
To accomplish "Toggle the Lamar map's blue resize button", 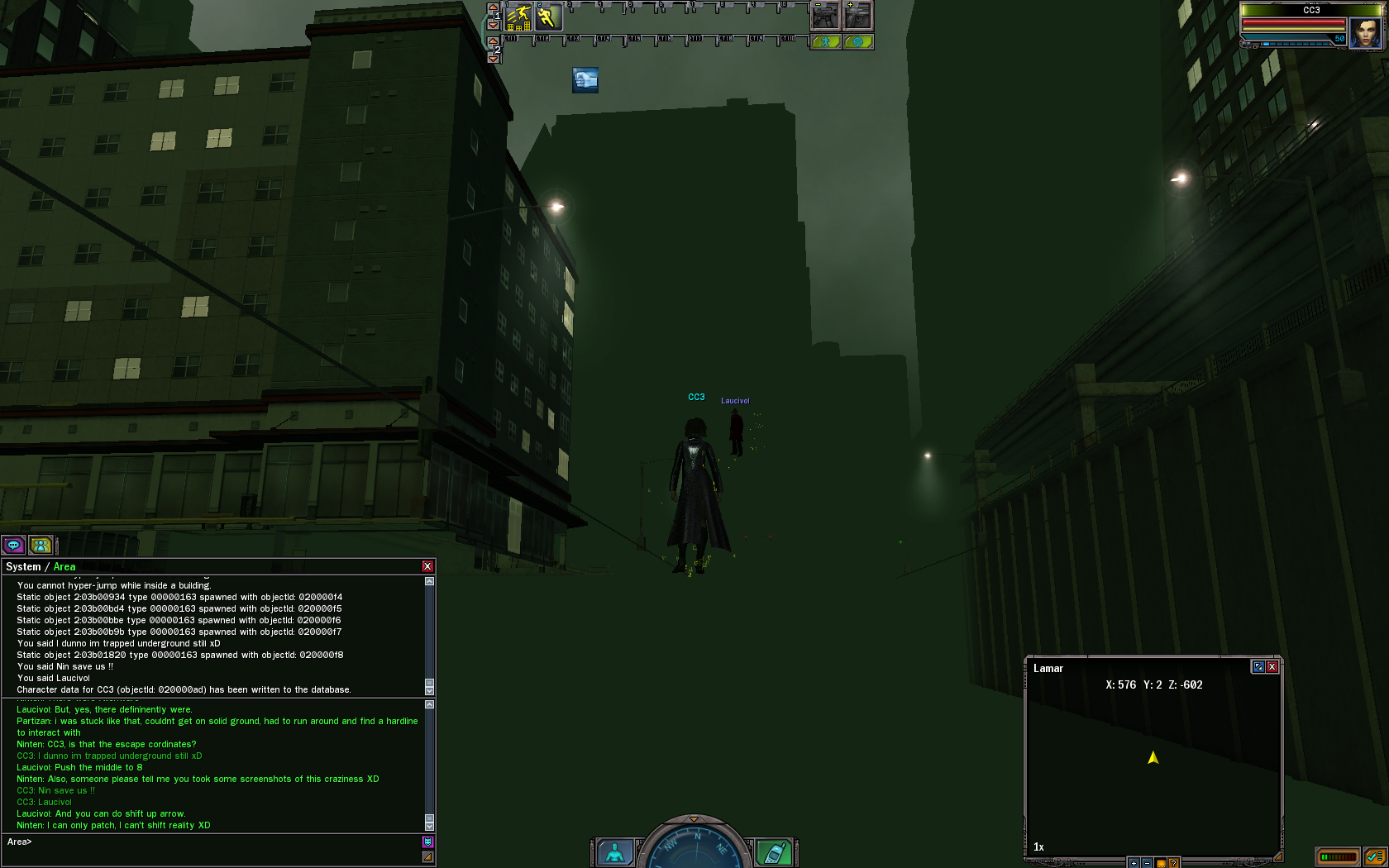I will [1258, 667].
